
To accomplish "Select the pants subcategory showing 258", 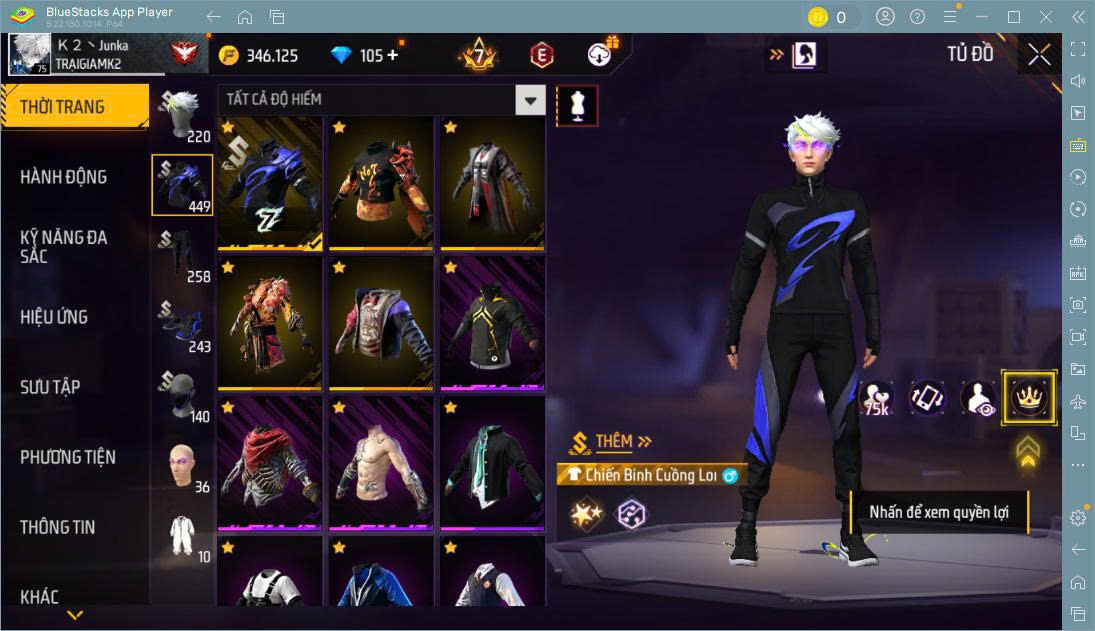I will pyautogui.click(x=181, y=254).
